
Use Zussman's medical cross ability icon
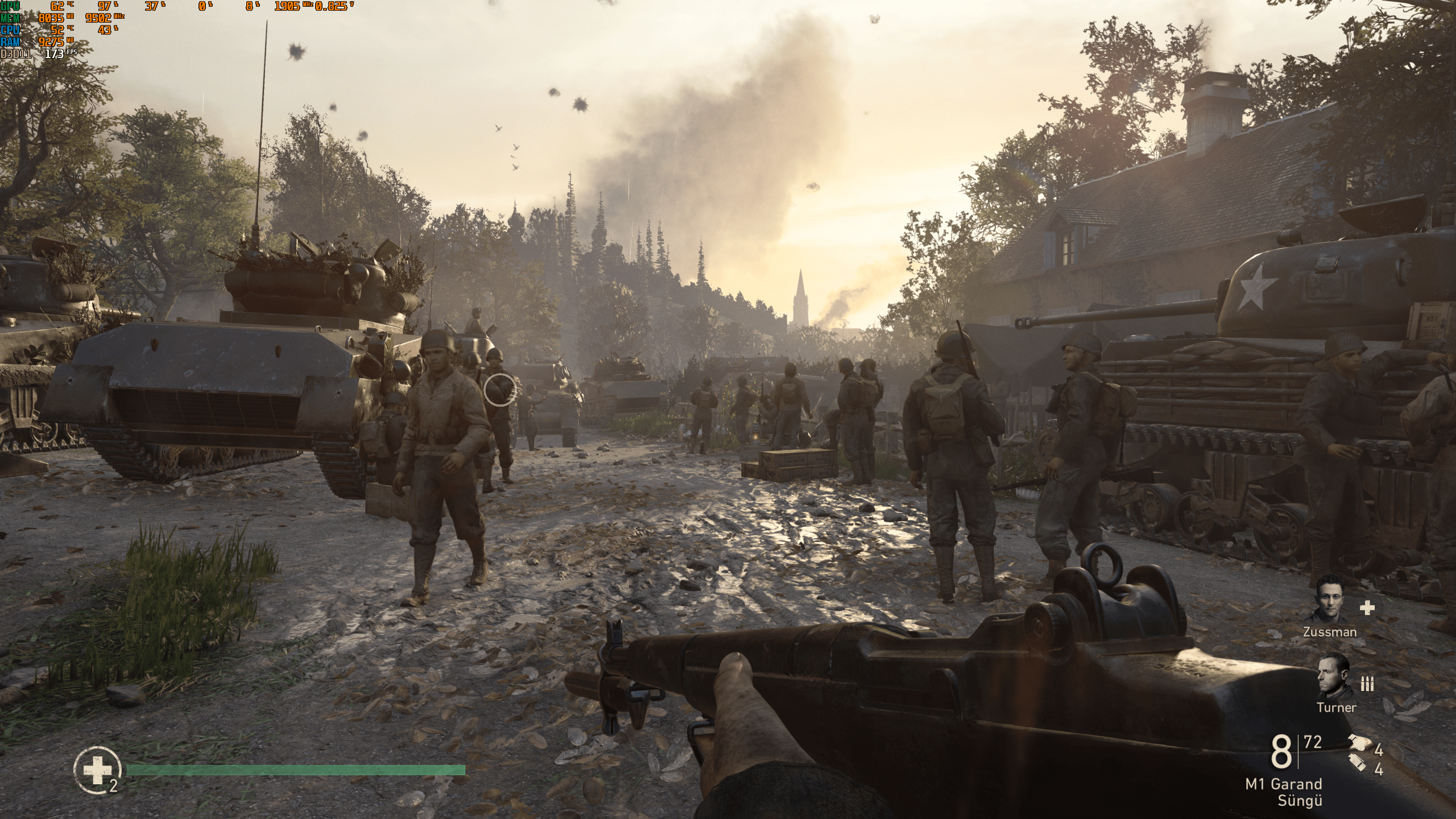coord(1367,608)
